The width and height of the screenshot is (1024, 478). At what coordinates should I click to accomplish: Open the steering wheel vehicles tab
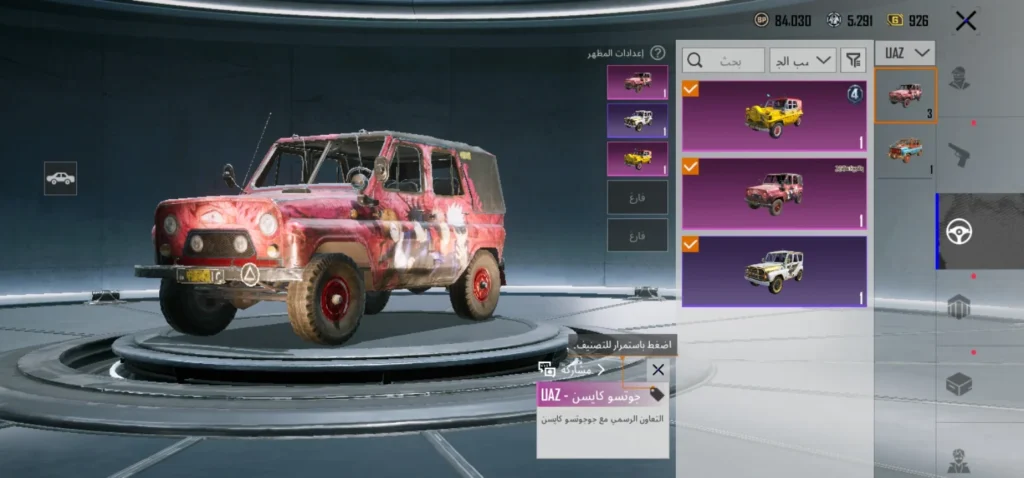(959, 232)
